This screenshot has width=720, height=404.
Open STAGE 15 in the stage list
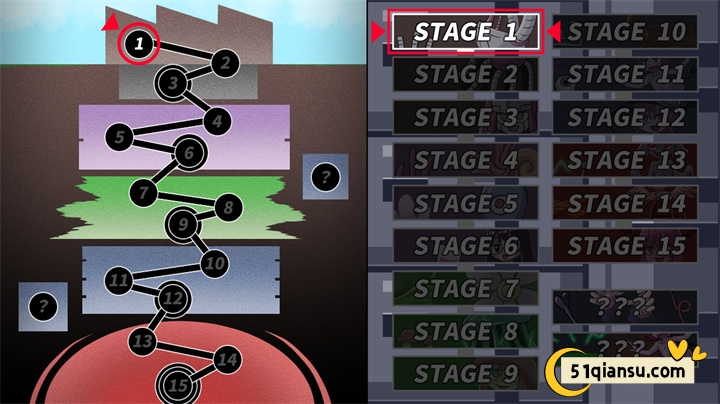pyautogui.click(x=626, y=245)
